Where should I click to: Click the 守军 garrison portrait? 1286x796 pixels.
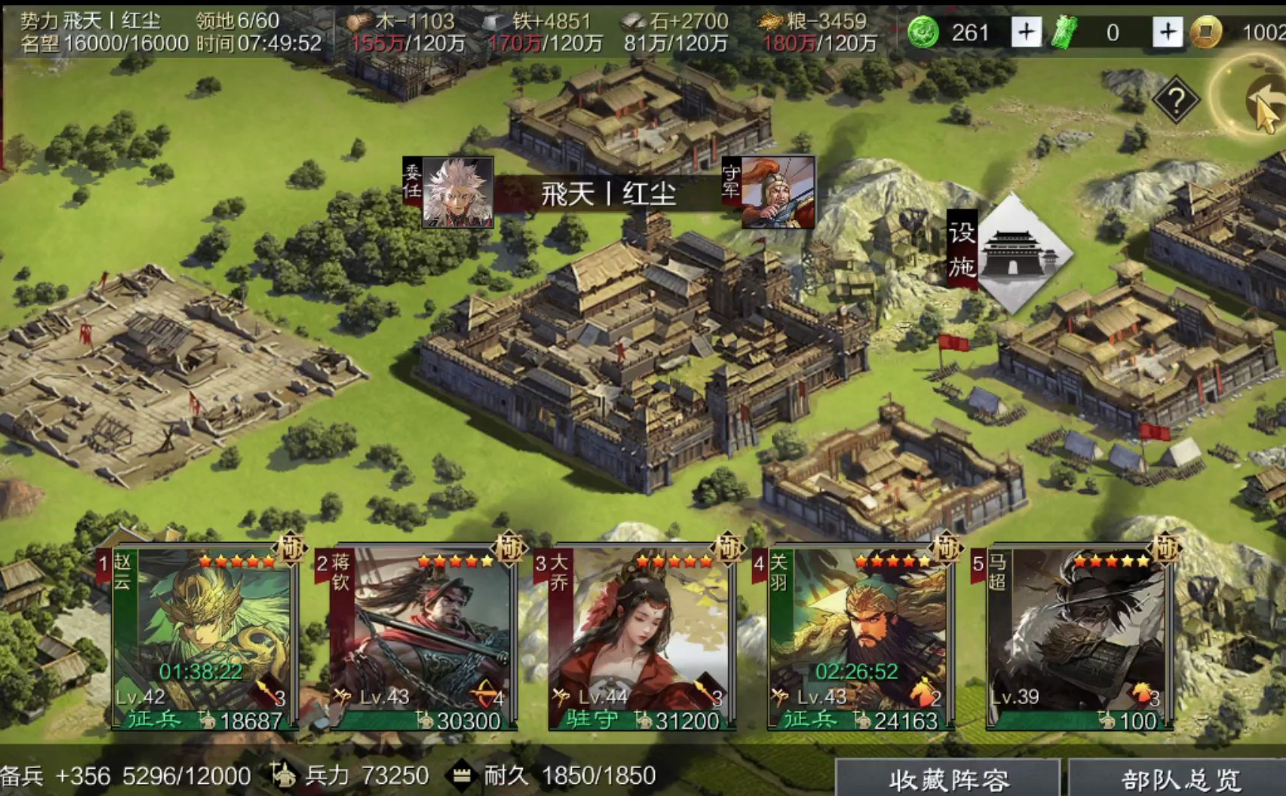pyautogui.click(x=777, y=192)
